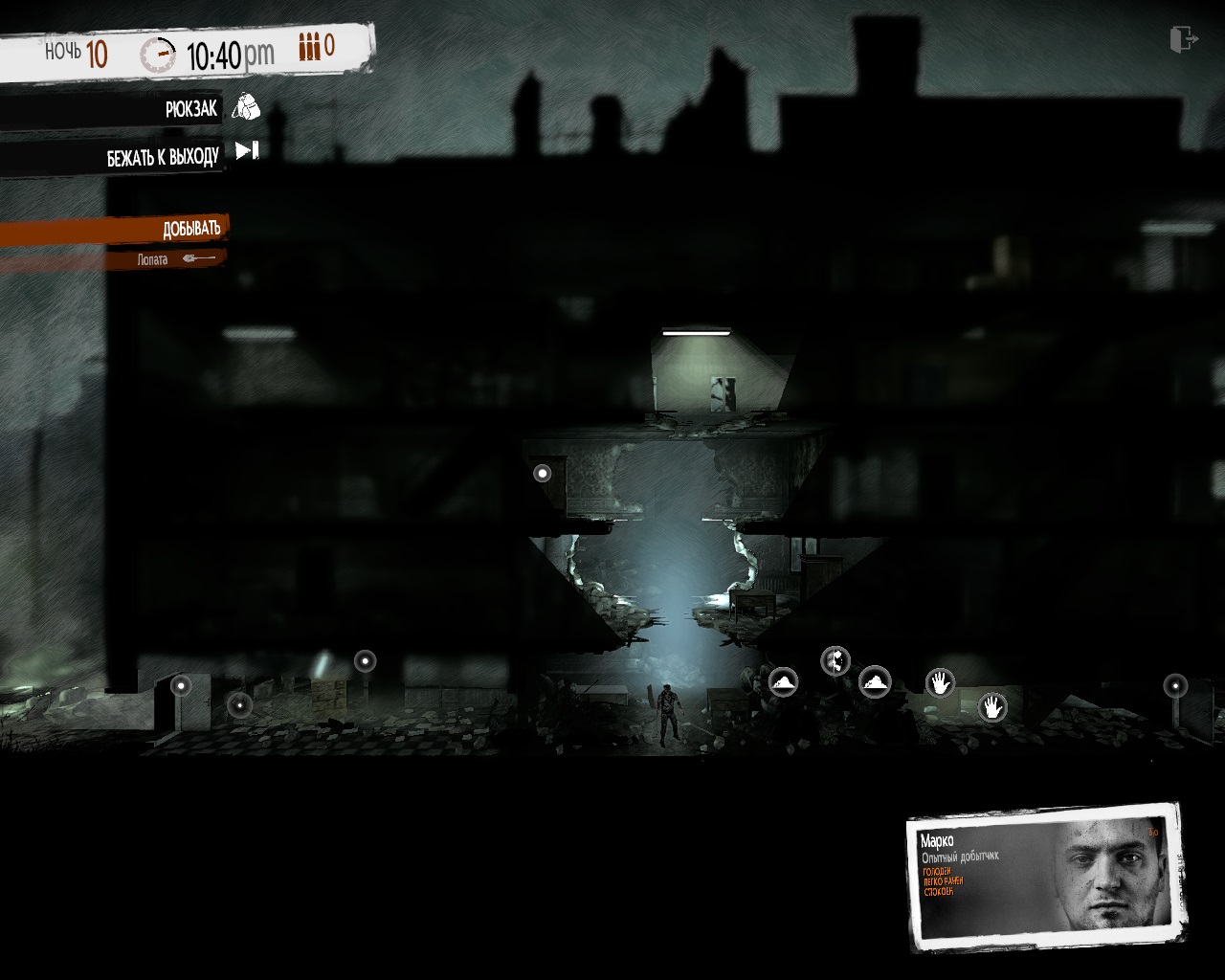Viewport: 1225px width, 980px height.
Task: Pick the Лопата shovel tool
Action: (x=173, y=259)
